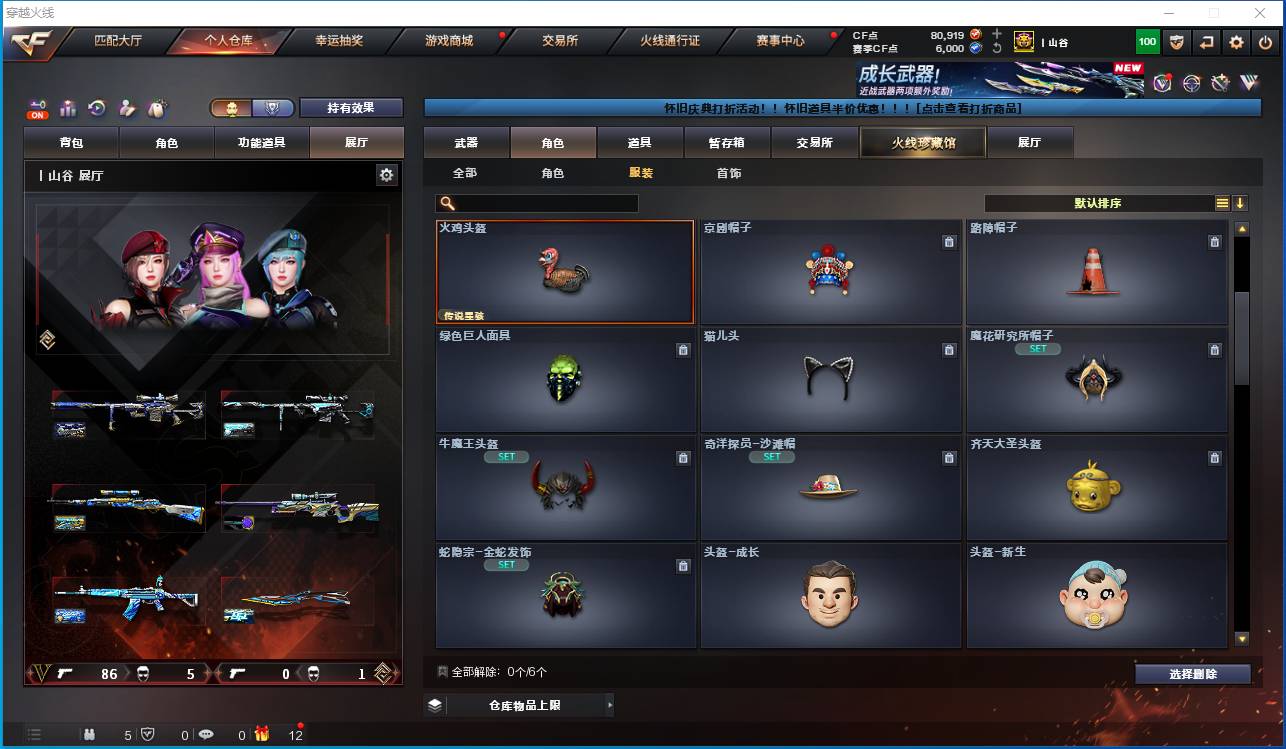Screen dimensions: 1286x749
Task: Click the trash icon on 京剧帽子 item
Action: point(949,242)
